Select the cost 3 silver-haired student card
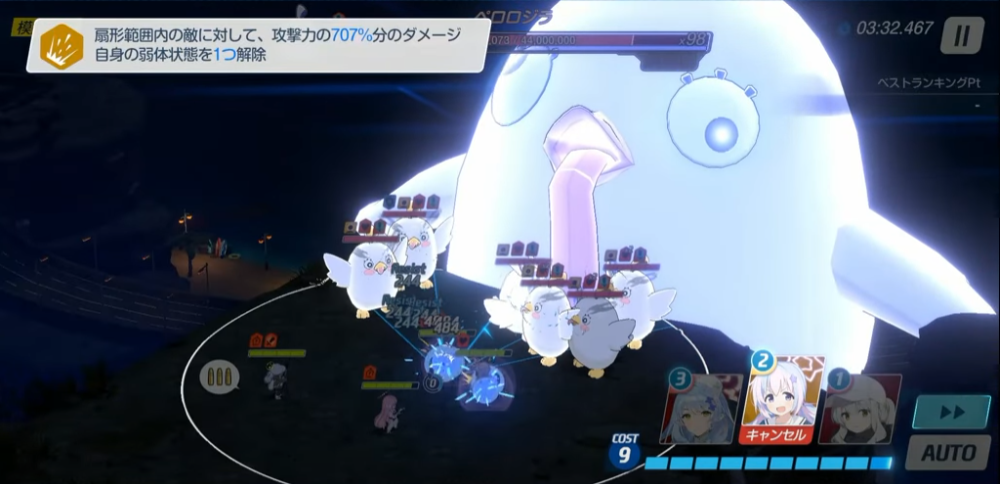Screen dimensions: 1000x484 coord(702,410)
